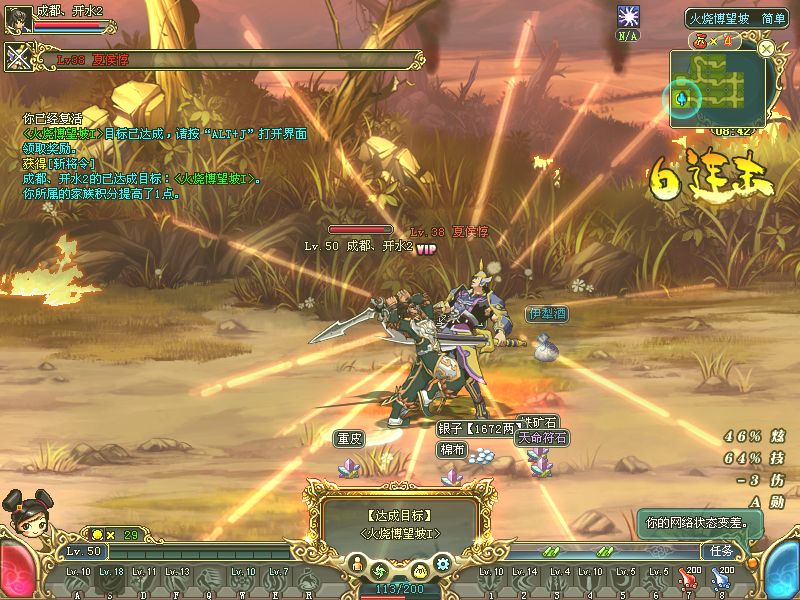Activate the Lv. 7 skill slot

pyautogui.click(x=278, y=582)
